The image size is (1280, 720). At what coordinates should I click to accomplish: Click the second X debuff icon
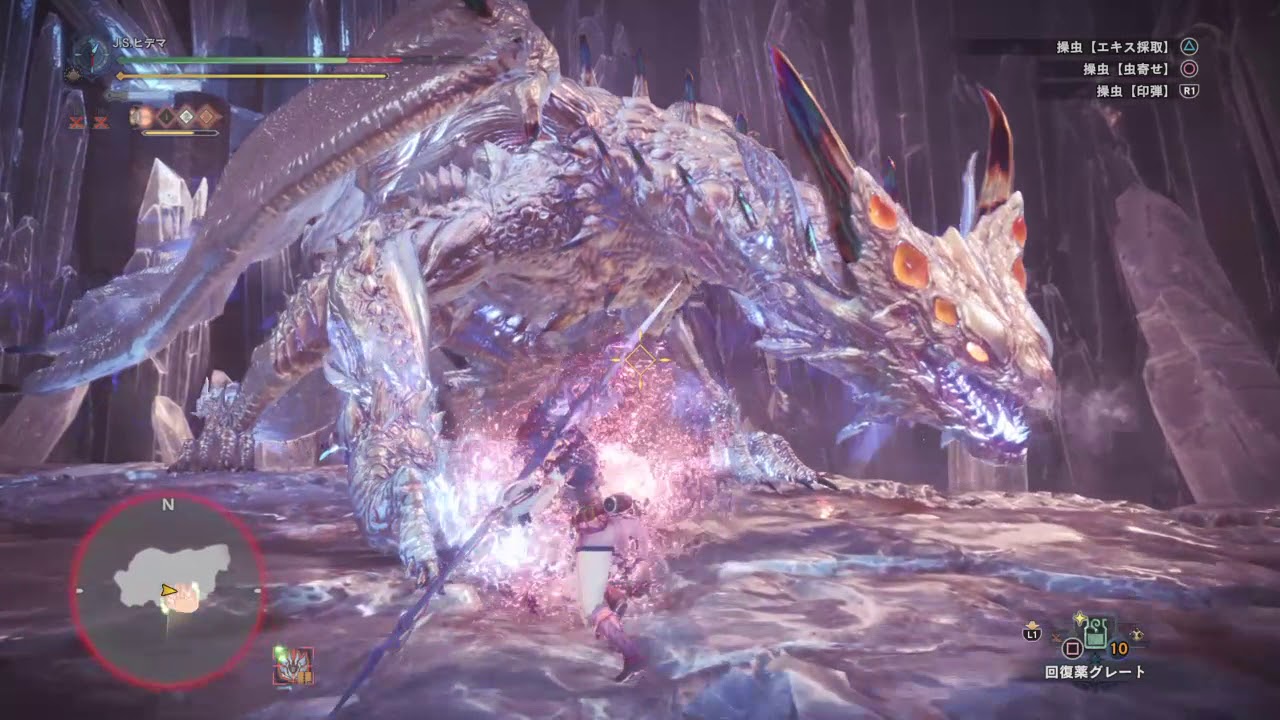click(x=100, y=122)
